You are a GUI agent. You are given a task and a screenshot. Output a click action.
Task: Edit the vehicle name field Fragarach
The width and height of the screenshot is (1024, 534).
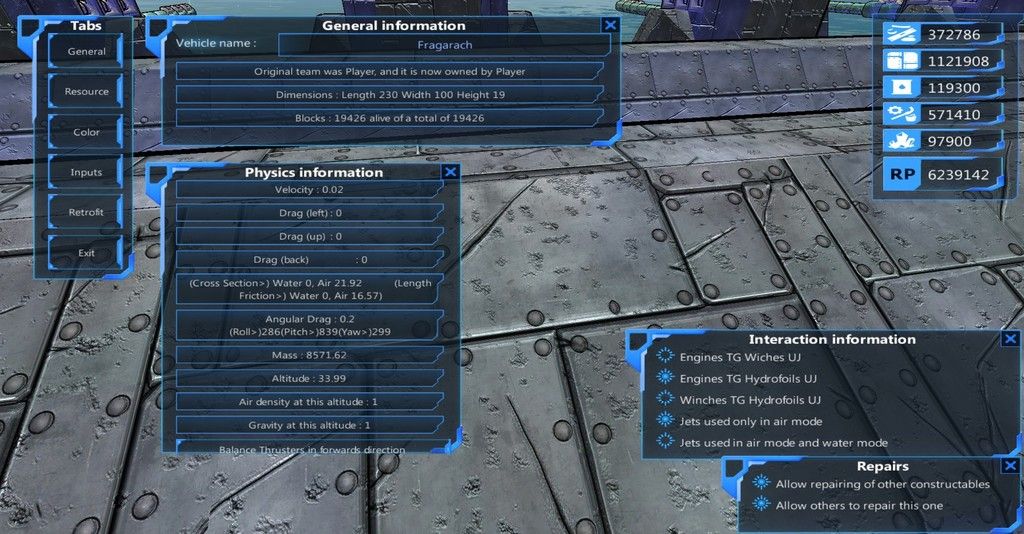(x=444, y=44)
